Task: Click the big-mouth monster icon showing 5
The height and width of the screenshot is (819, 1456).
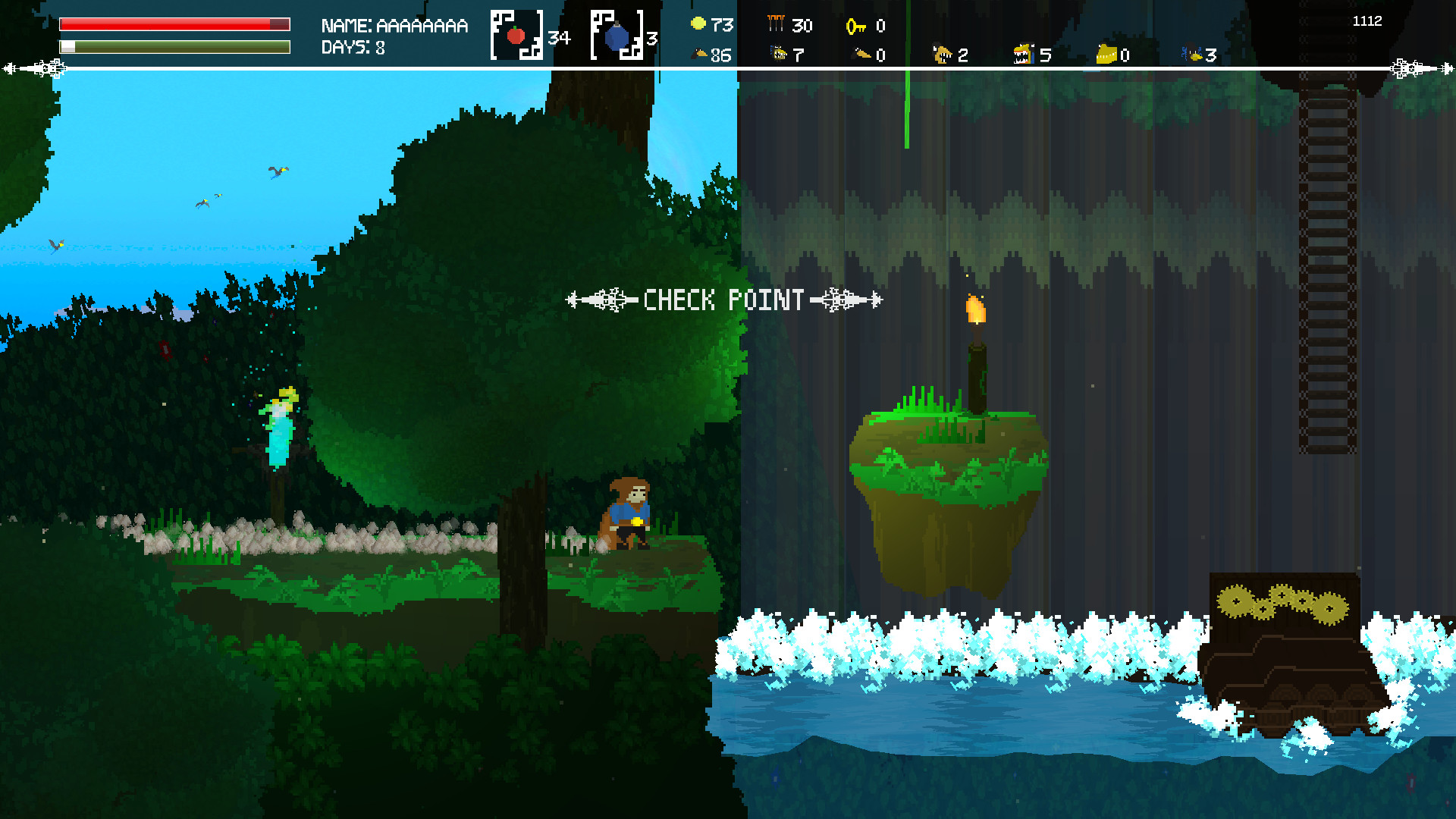Action: 1024,54
